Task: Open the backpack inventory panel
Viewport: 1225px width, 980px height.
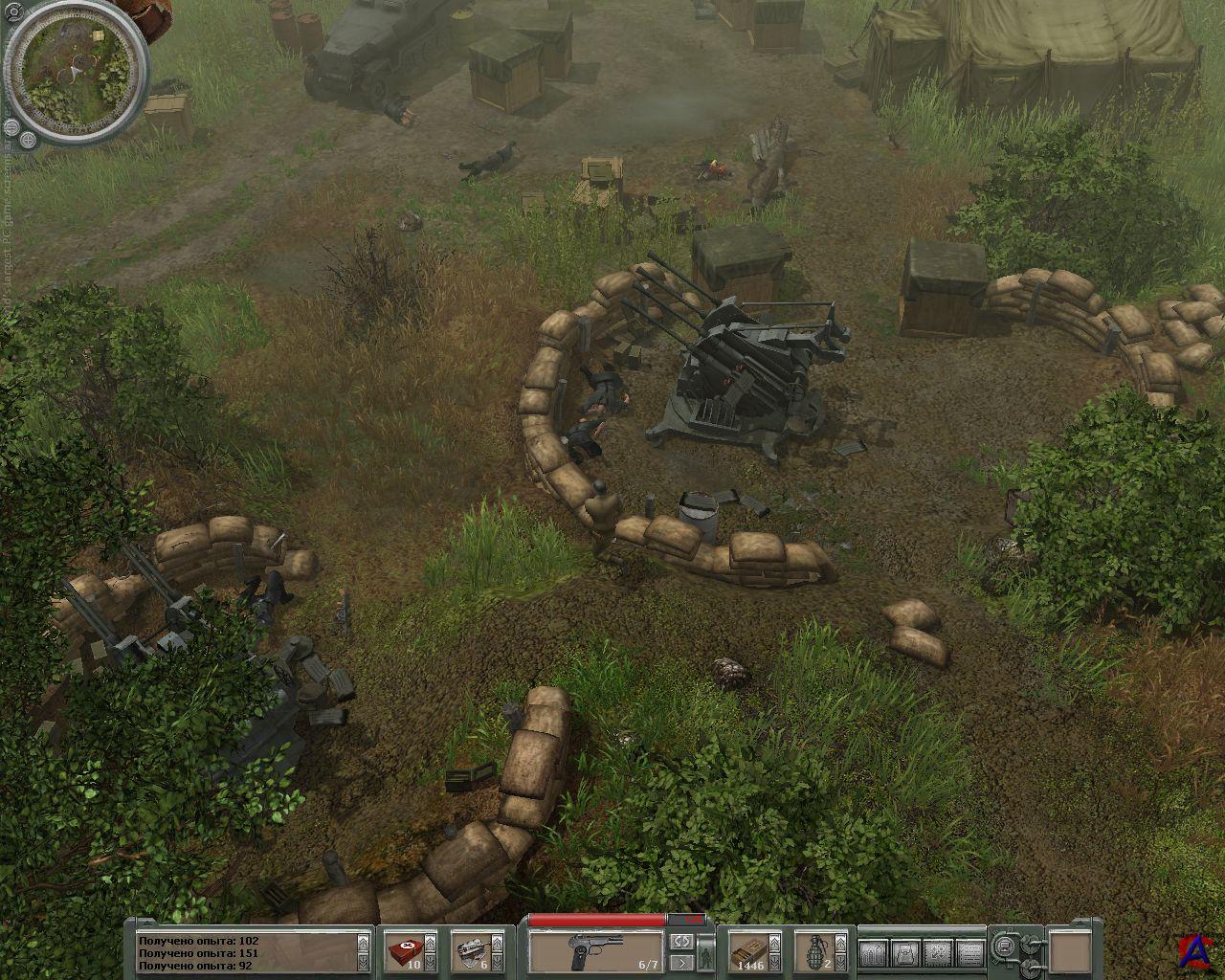Action: click(904, 953)
